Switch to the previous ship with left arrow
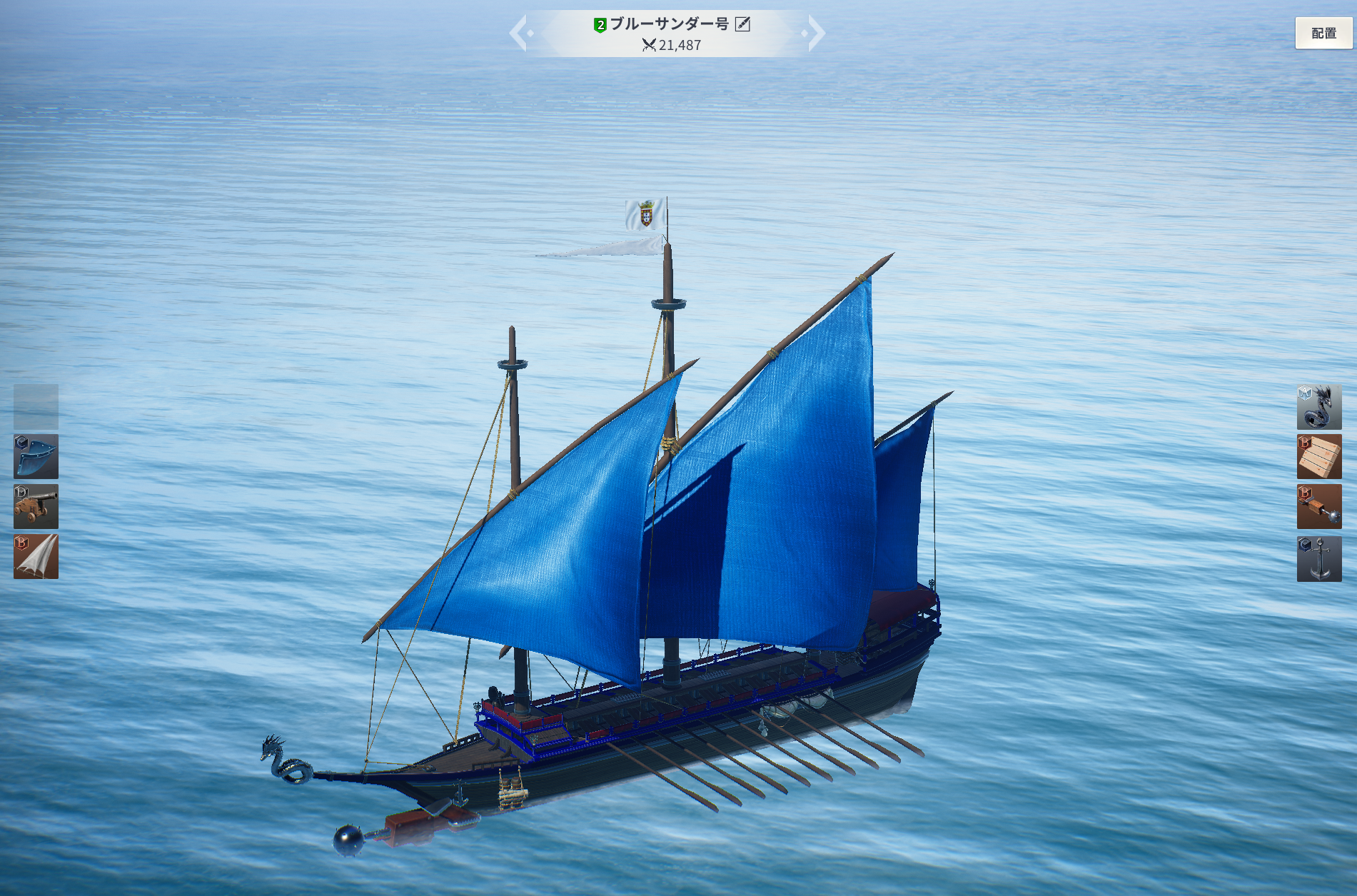Screen dimensions: 1357x896 520,33
